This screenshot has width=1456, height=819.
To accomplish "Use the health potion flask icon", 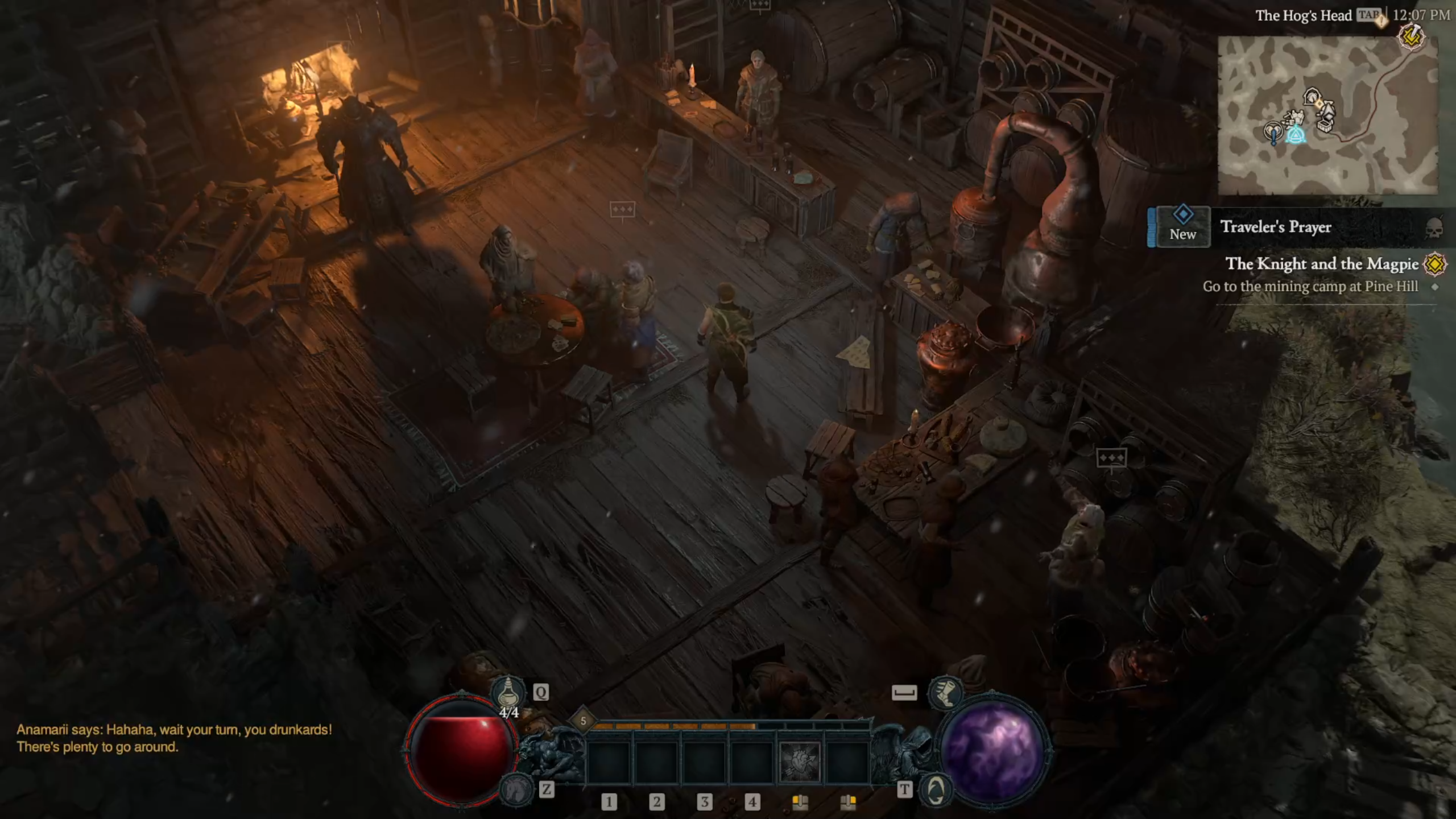I will (x=508, y=692).
